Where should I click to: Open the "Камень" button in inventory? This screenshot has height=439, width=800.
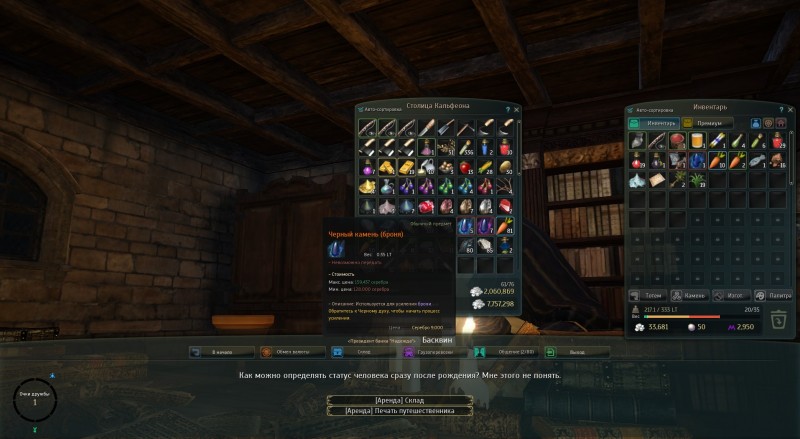pyautogui.click(x=690, y=295)
